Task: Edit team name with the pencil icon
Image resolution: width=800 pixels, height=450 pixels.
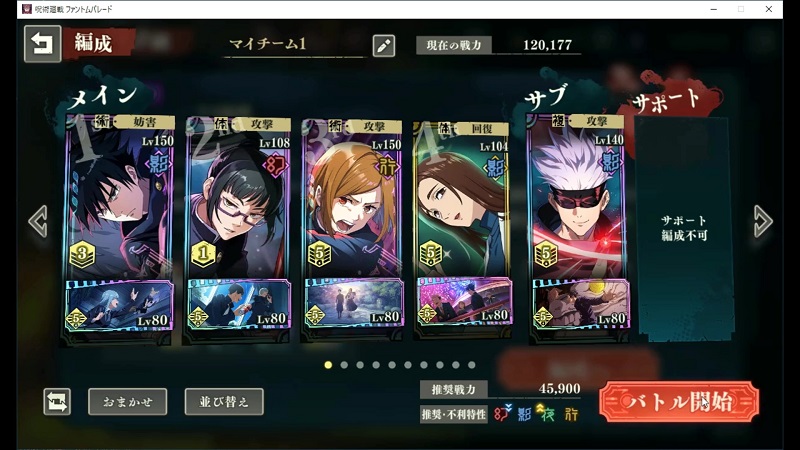Action: [x=383, y=45]
